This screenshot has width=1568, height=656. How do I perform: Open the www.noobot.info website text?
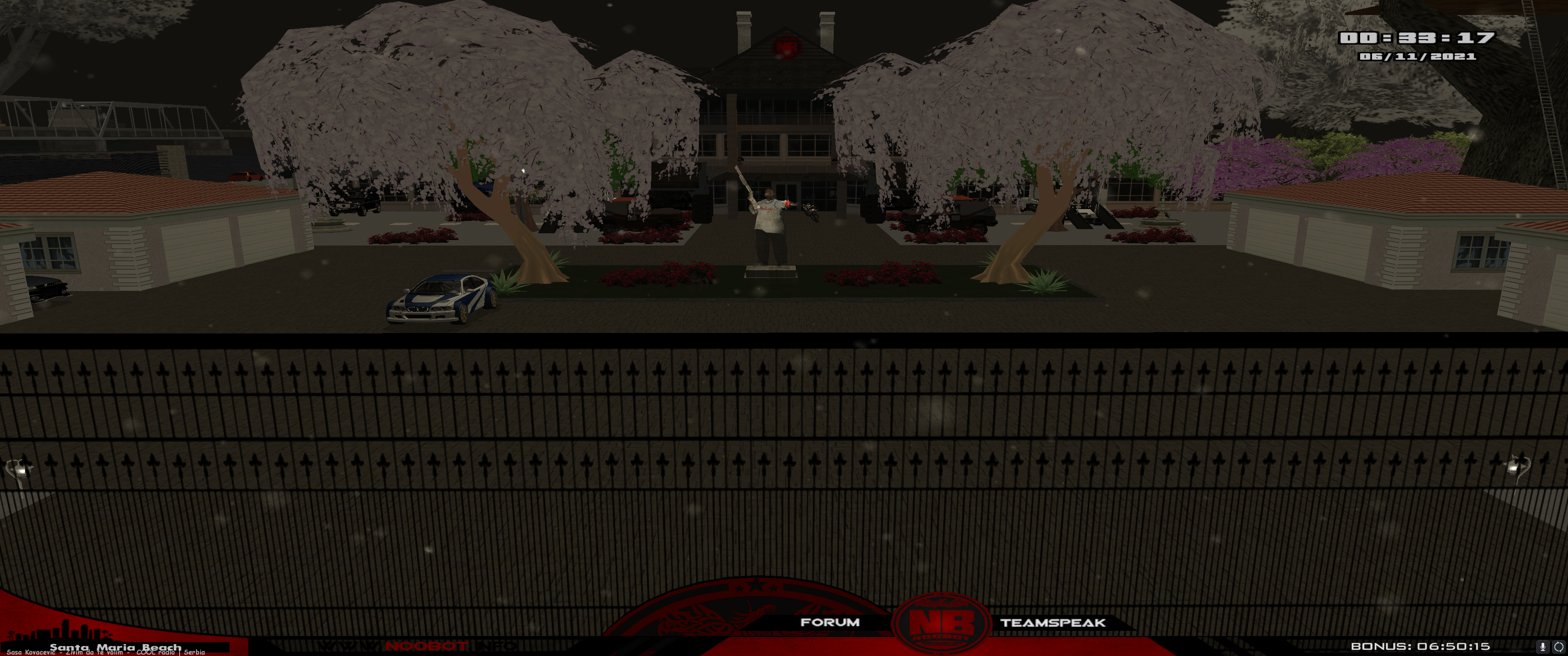click(x=418, y=646)
